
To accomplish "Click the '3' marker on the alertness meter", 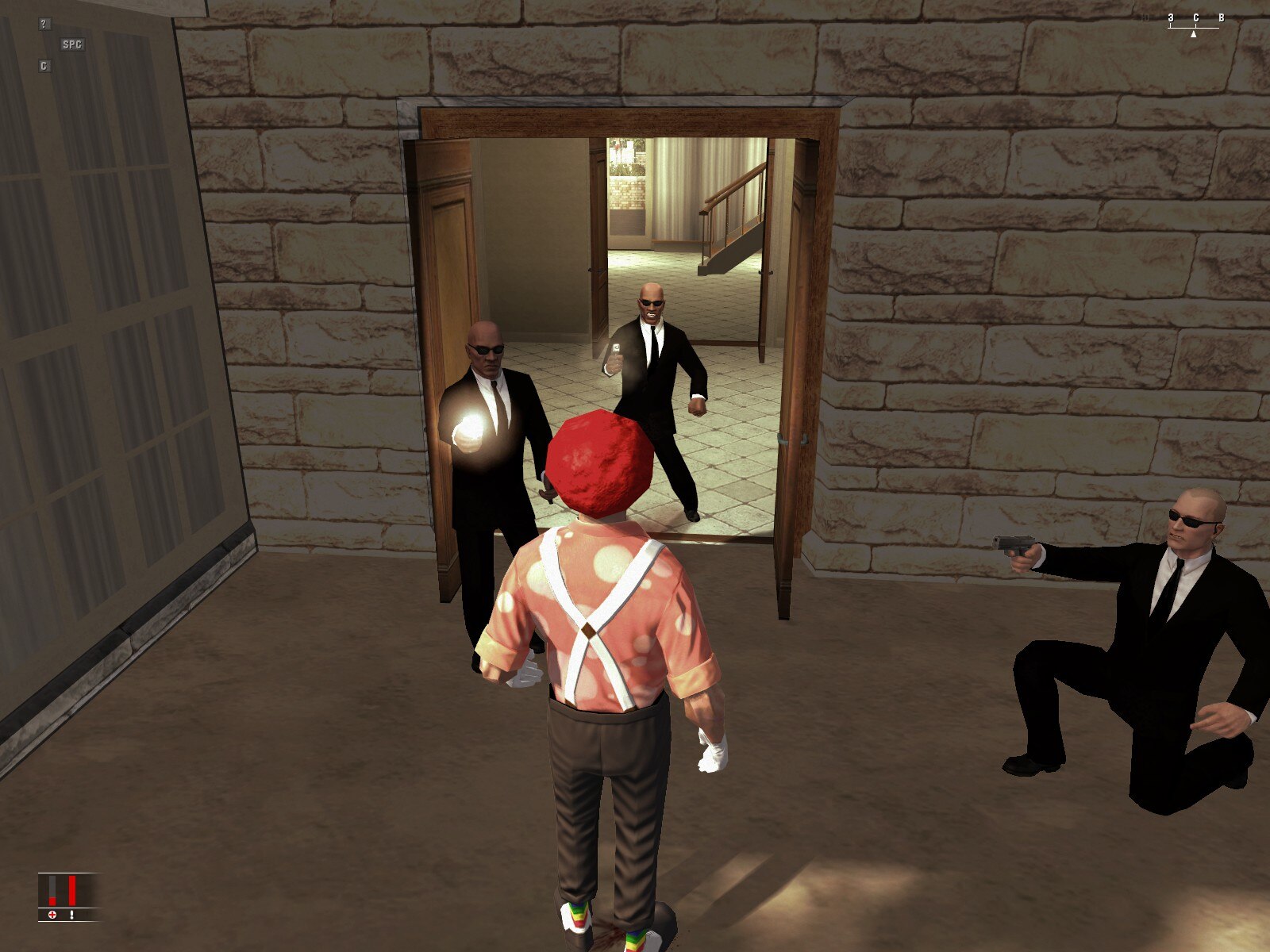I will [1171, 17].
